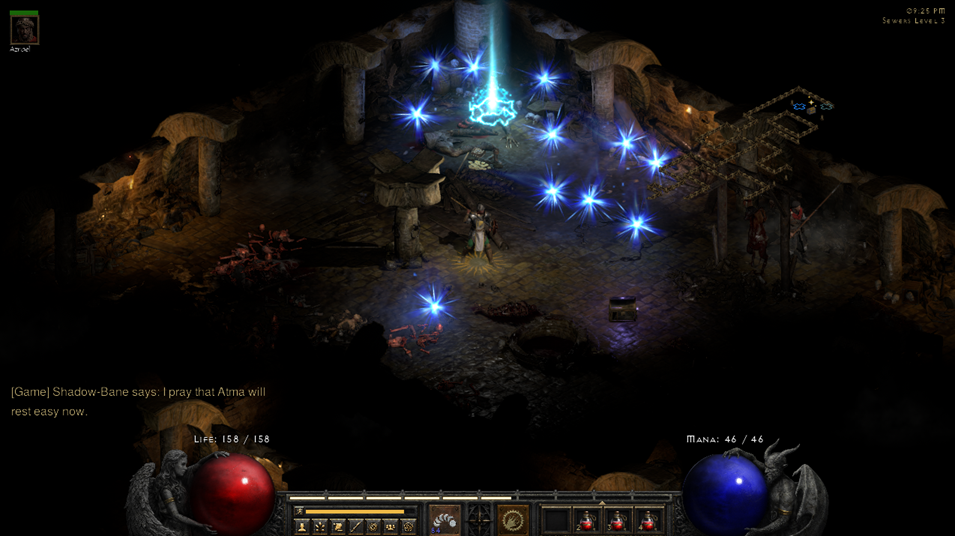Toggle the run/walk icon beside stamina bar
This screenshot has width=955, height=536.
coord(298,511)
